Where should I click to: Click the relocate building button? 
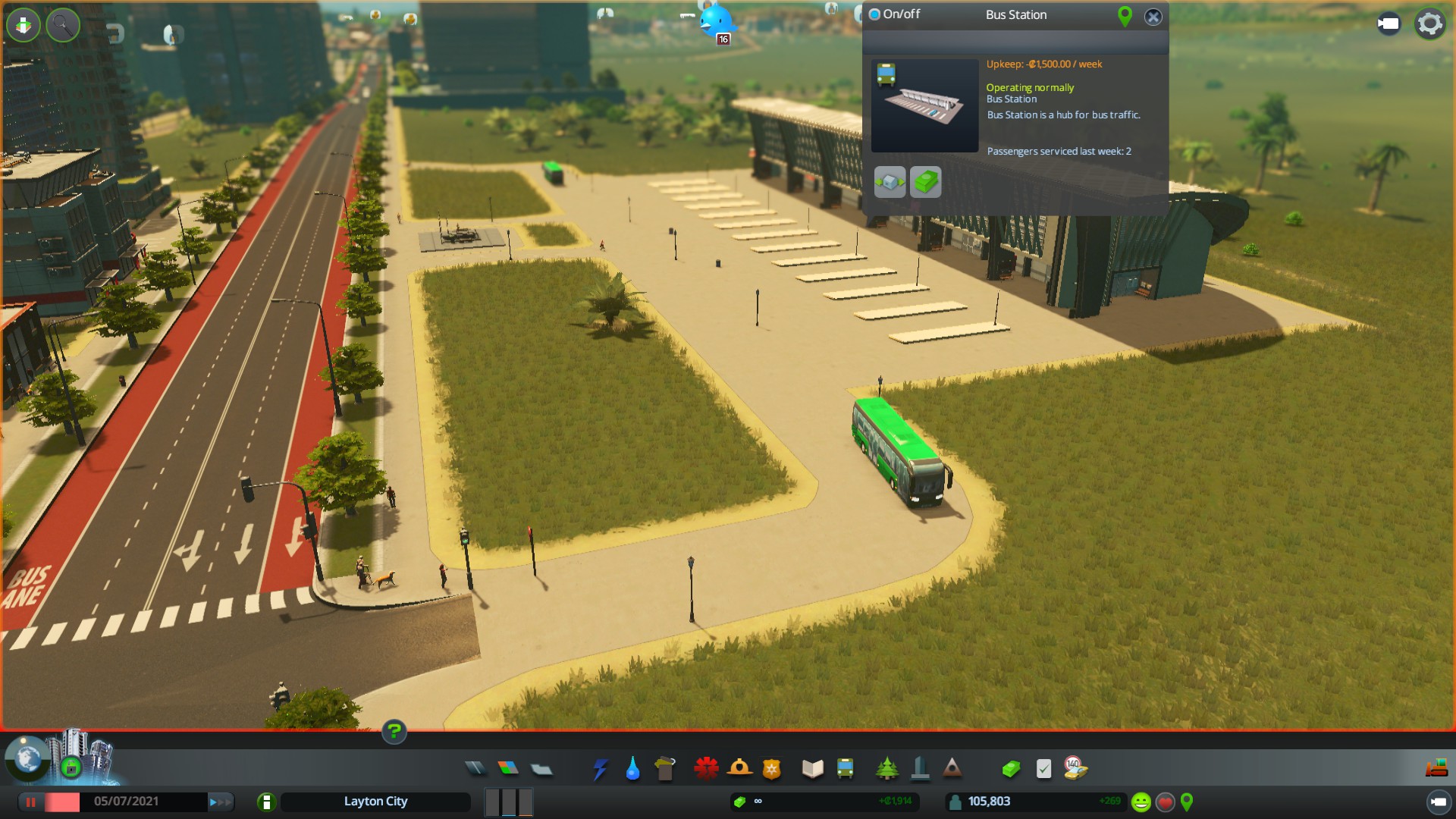890,182
